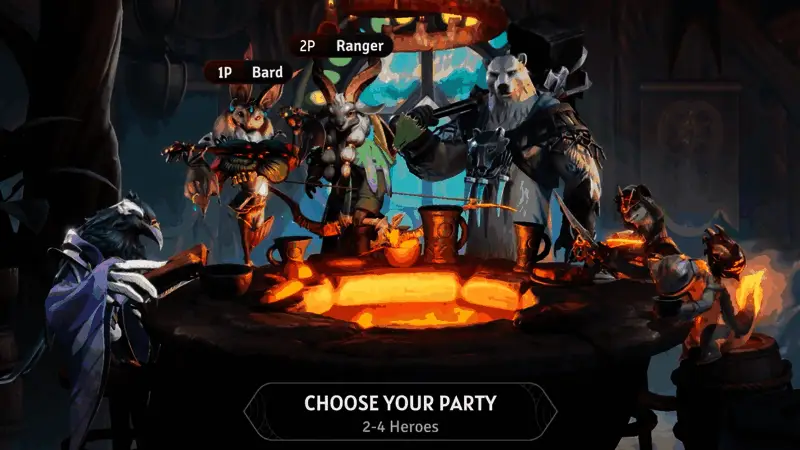Select the rabbit Bard hero
The width and height of the screenshot is (800, 450).
click(x=243, y=150)
